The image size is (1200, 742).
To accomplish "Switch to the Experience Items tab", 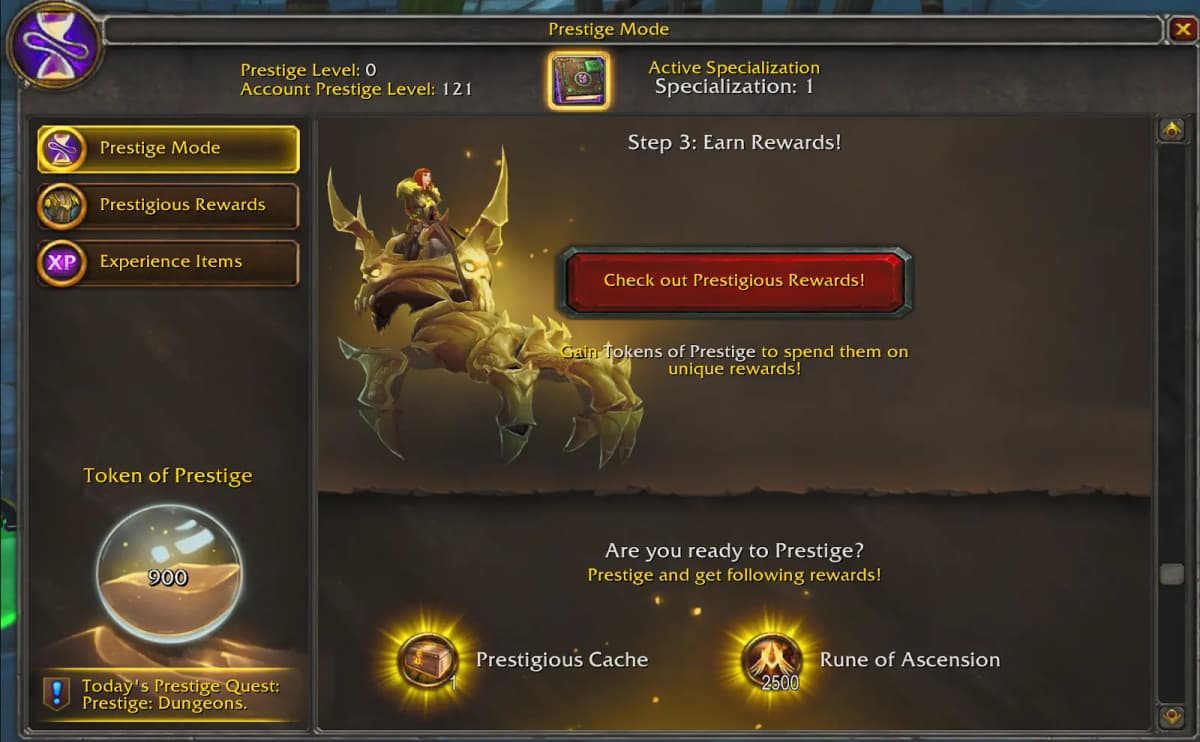I will coord(168,263).
